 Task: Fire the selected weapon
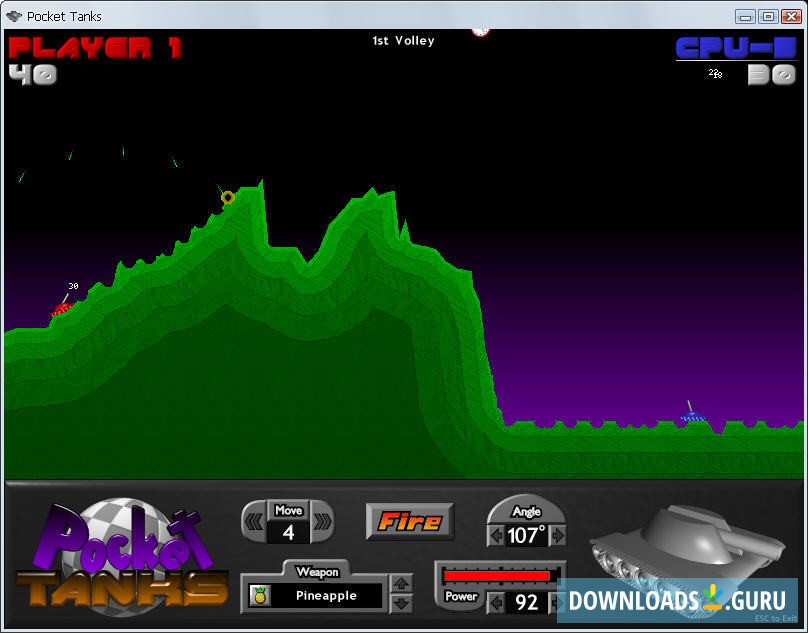point(409,521)
